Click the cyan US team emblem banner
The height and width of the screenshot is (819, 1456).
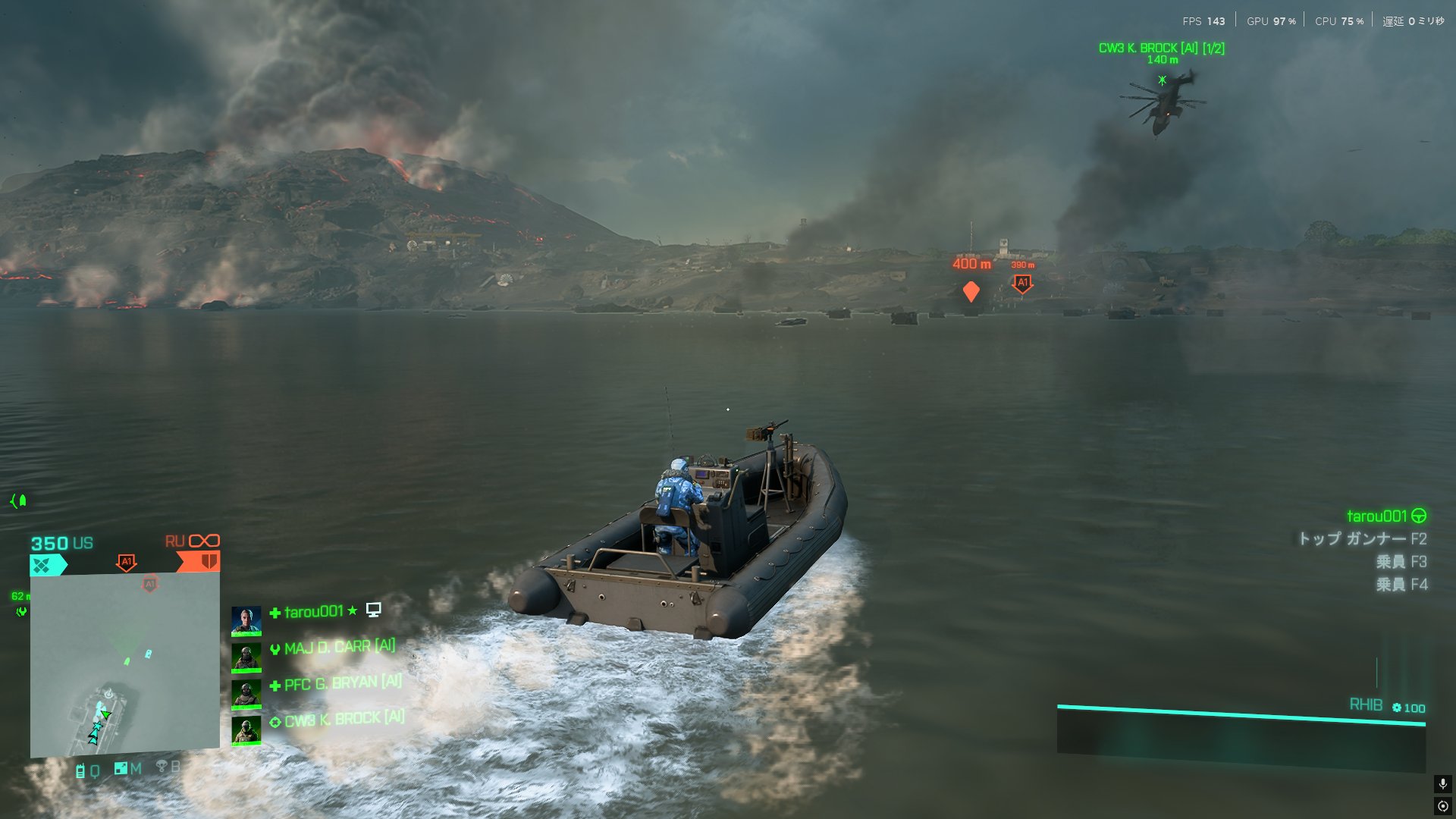[47, 565]
